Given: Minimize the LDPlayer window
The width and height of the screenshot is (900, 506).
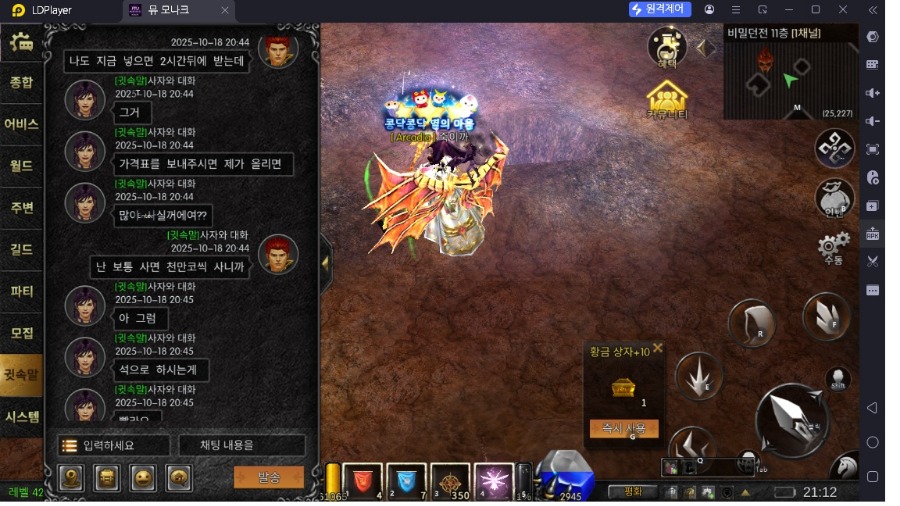Looking at the screenshot, I should pyautogui.click(x=788, y=10).
